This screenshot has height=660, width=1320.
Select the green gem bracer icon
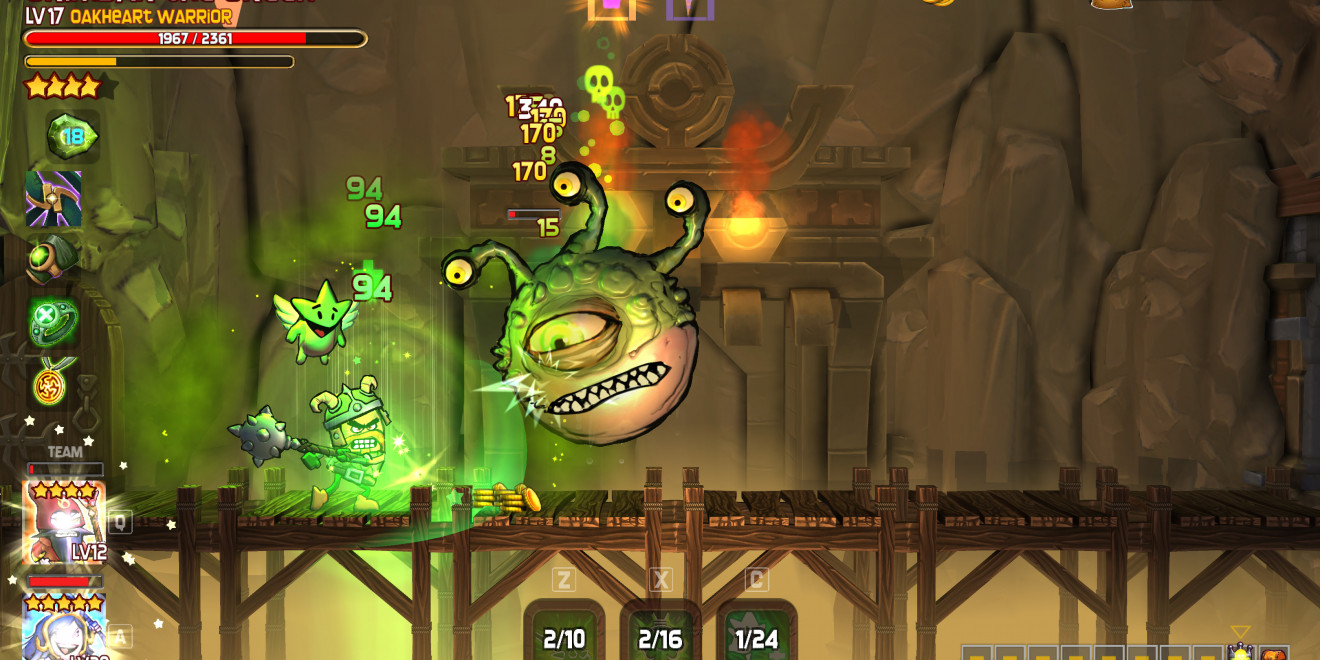tap(52, 259)
